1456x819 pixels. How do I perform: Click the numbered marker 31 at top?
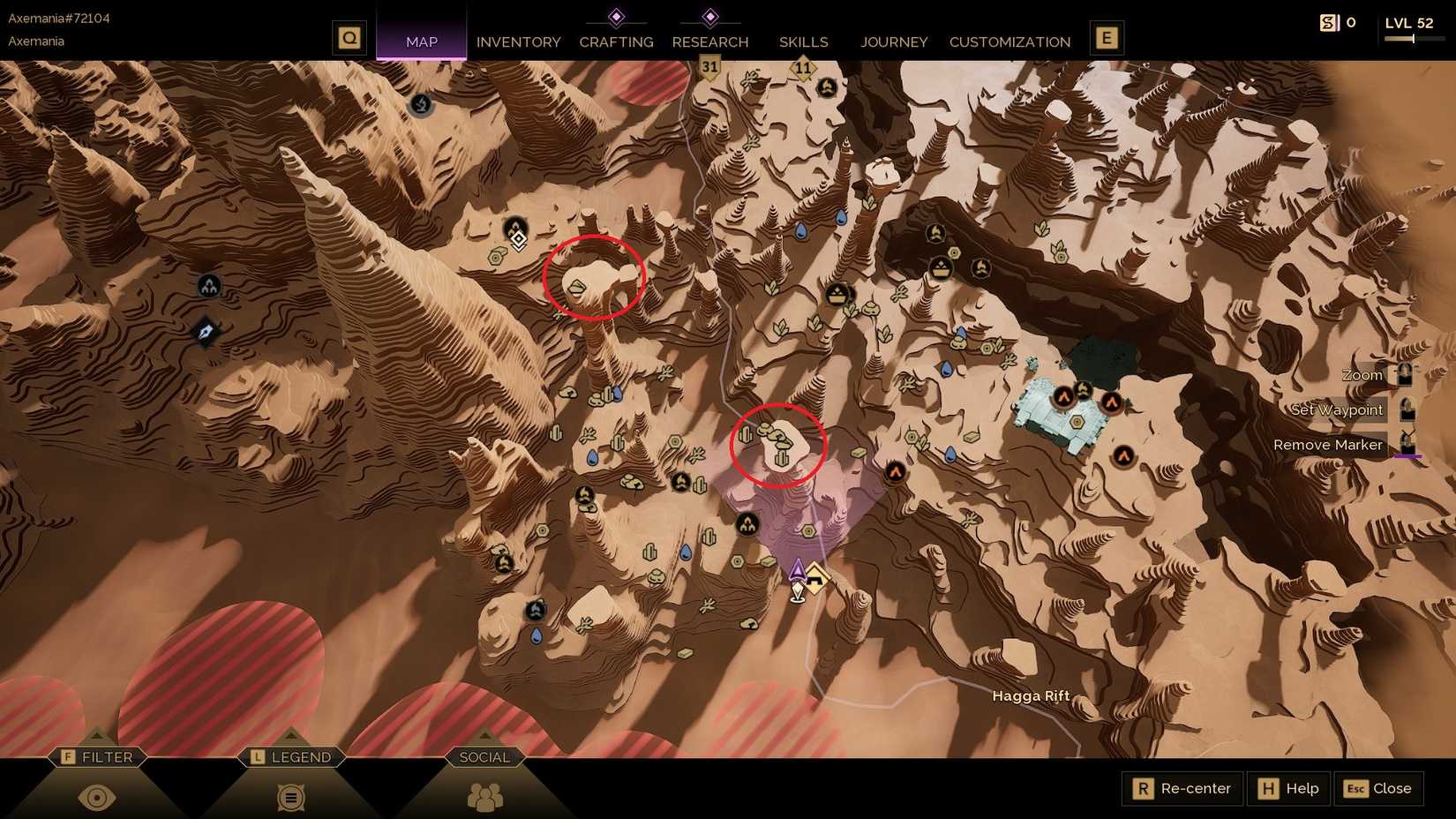pyautogui.click(x=709, y=65)
